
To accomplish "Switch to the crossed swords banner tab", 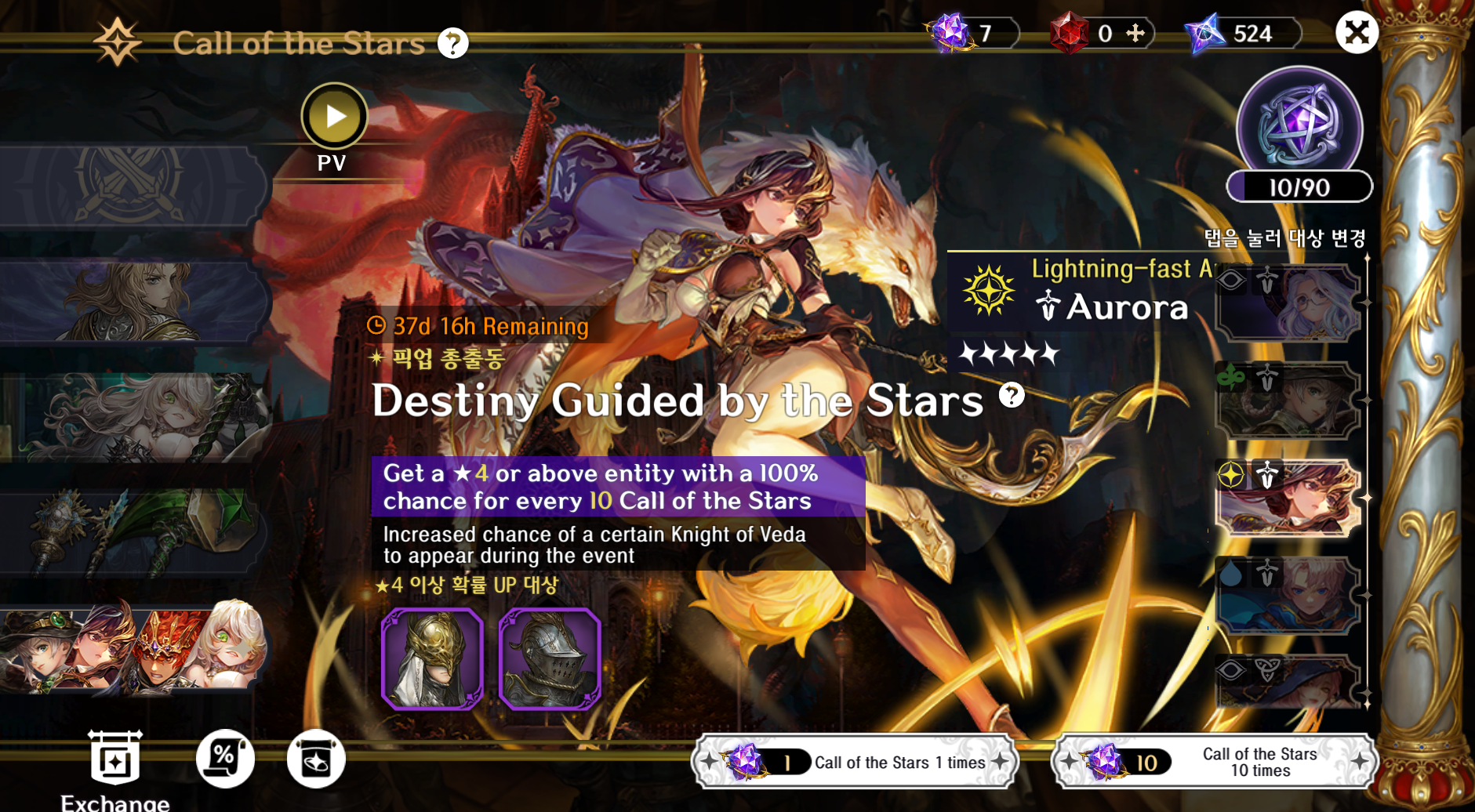I will pyautogui.click(x=132, y=185).
